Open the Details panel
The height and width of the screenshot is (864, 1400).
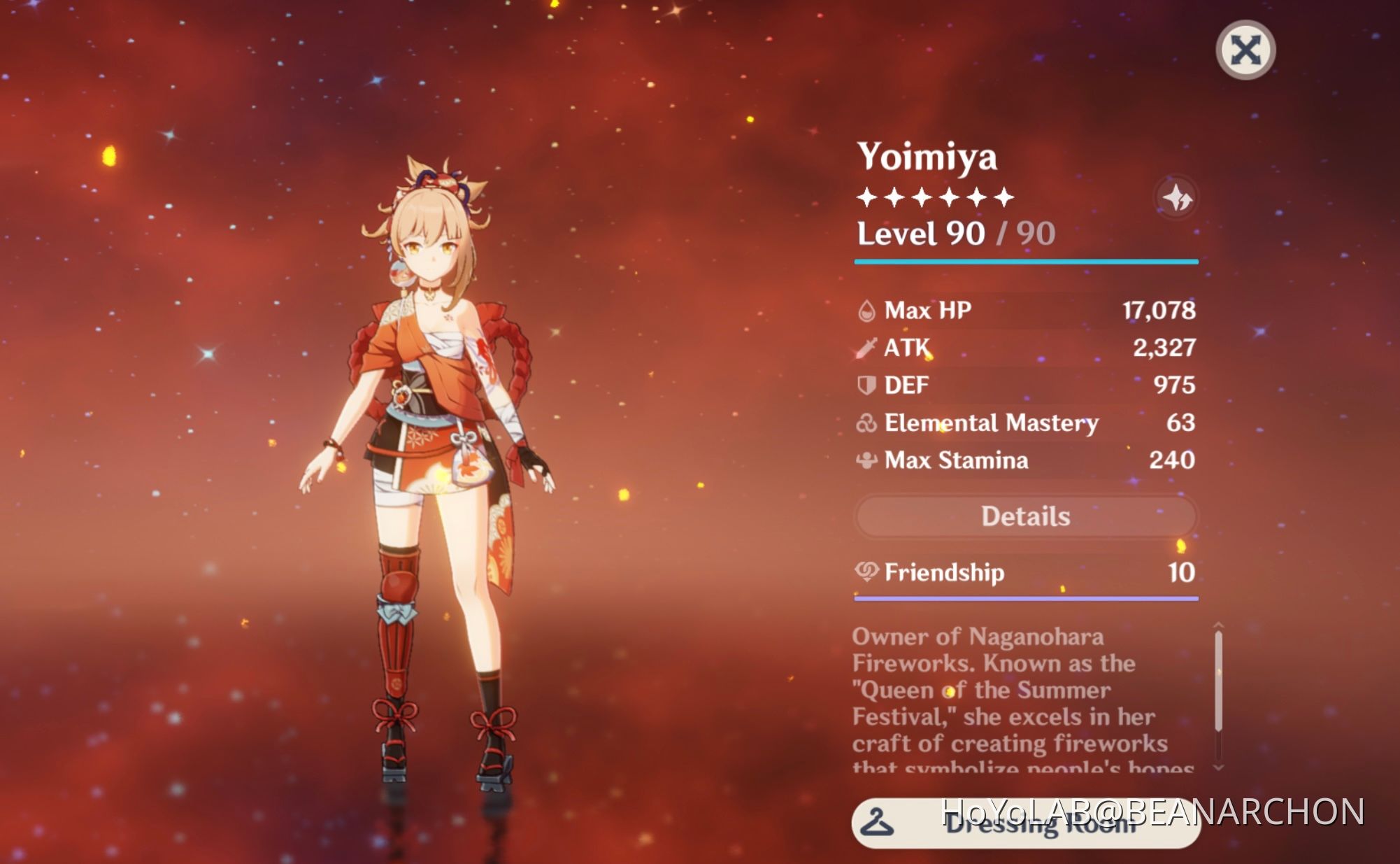[x=1024, y=516]
